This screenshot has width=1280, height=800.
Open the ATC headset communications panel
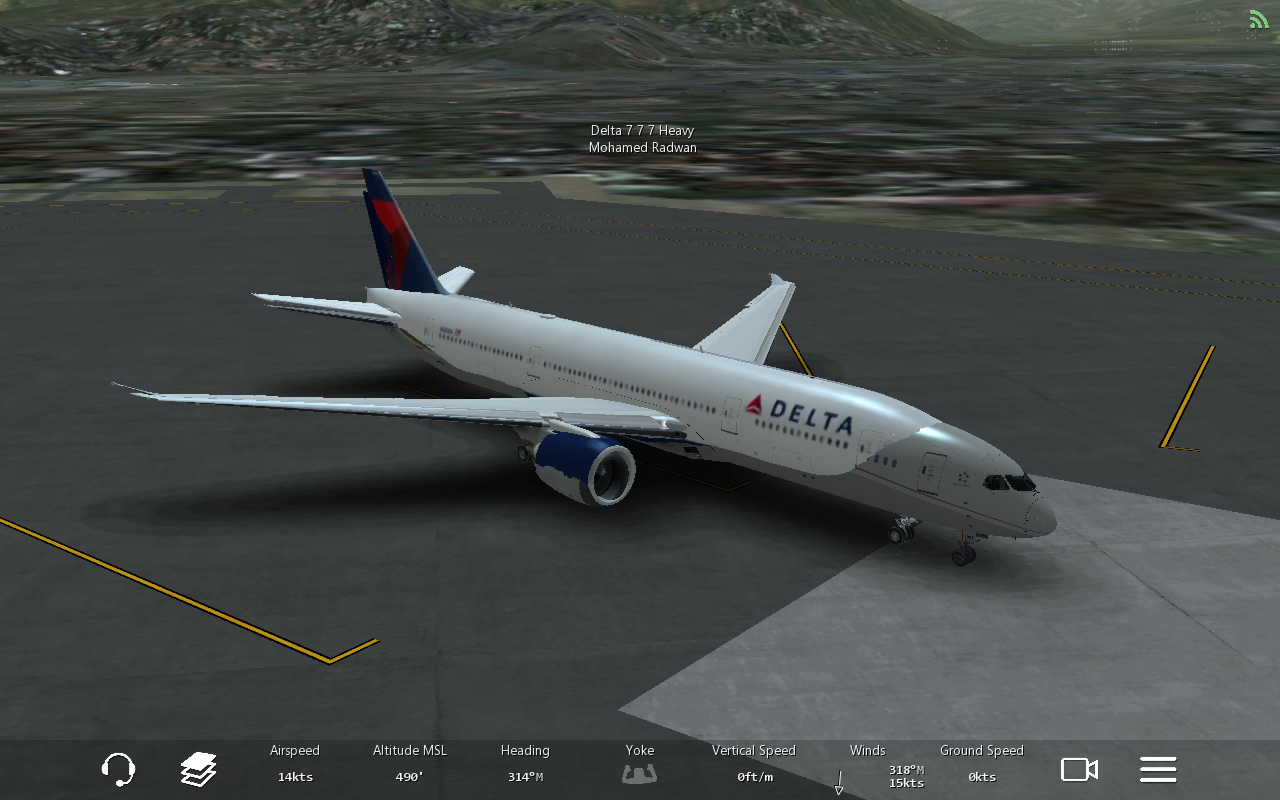[x=118, y=769]
